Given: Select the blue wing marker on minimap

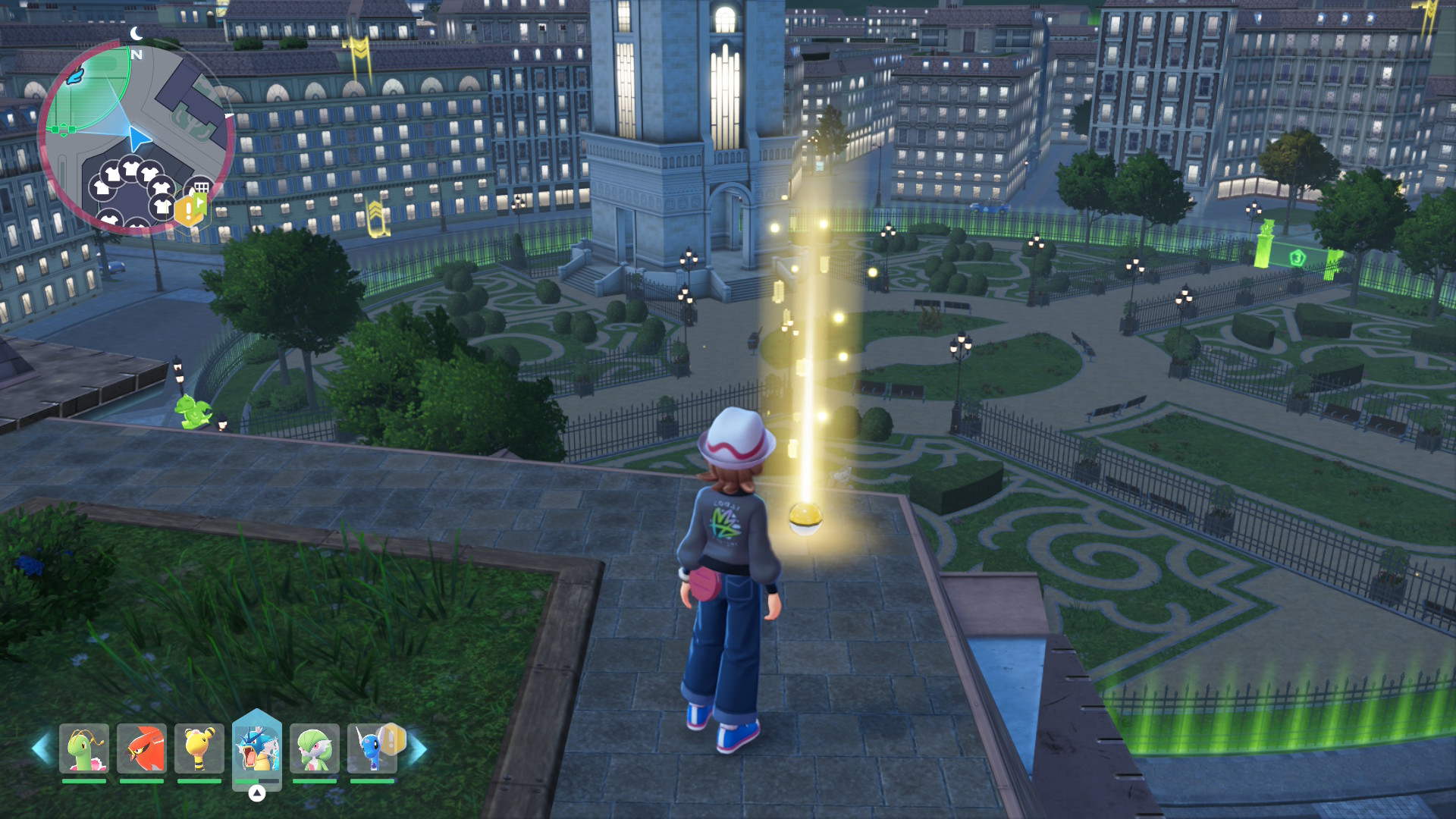Looking at the screenshot, I should click(75, 77).
